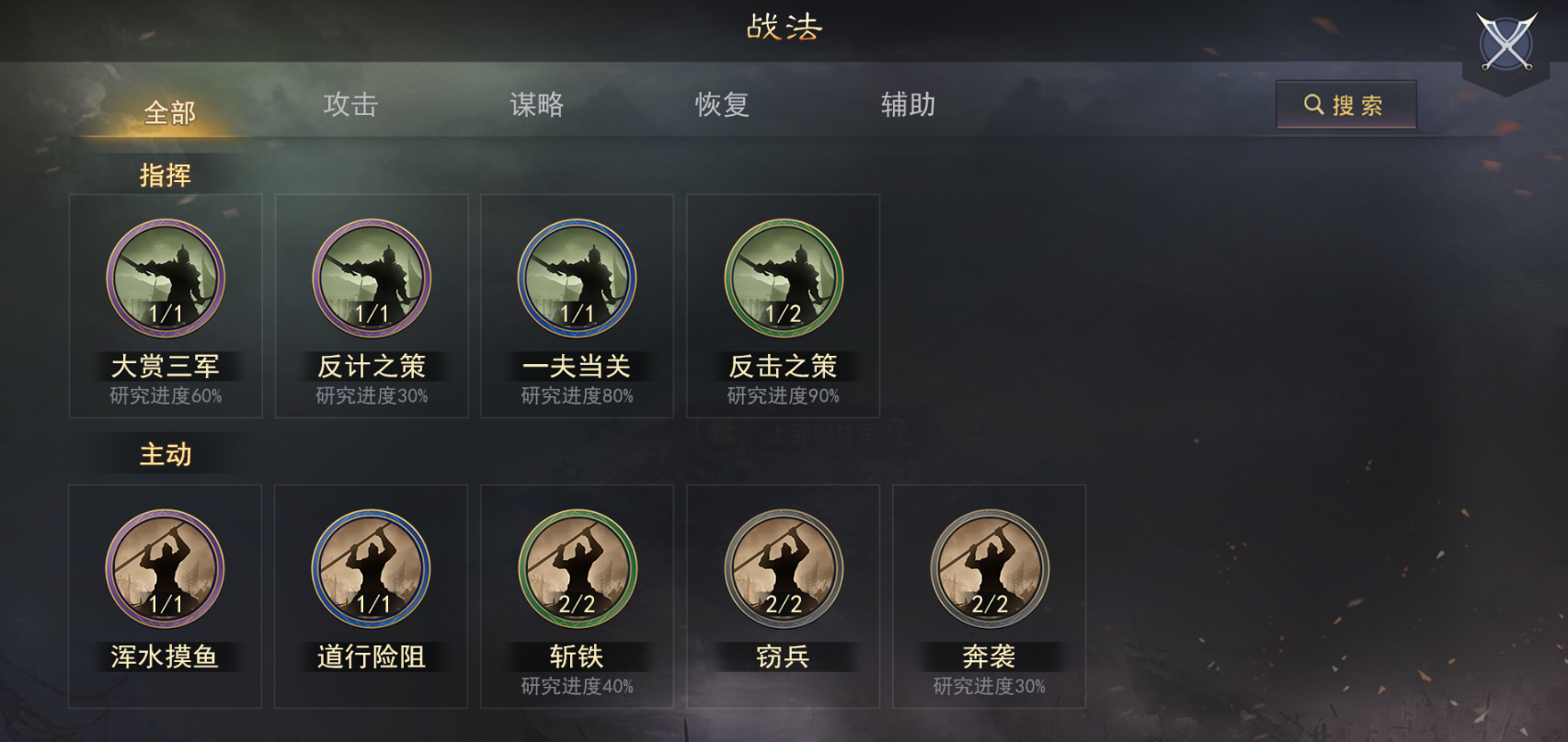Open the 反击之策 tactic icon
This screenshot has width=1568, height=742.
[783, 279]
